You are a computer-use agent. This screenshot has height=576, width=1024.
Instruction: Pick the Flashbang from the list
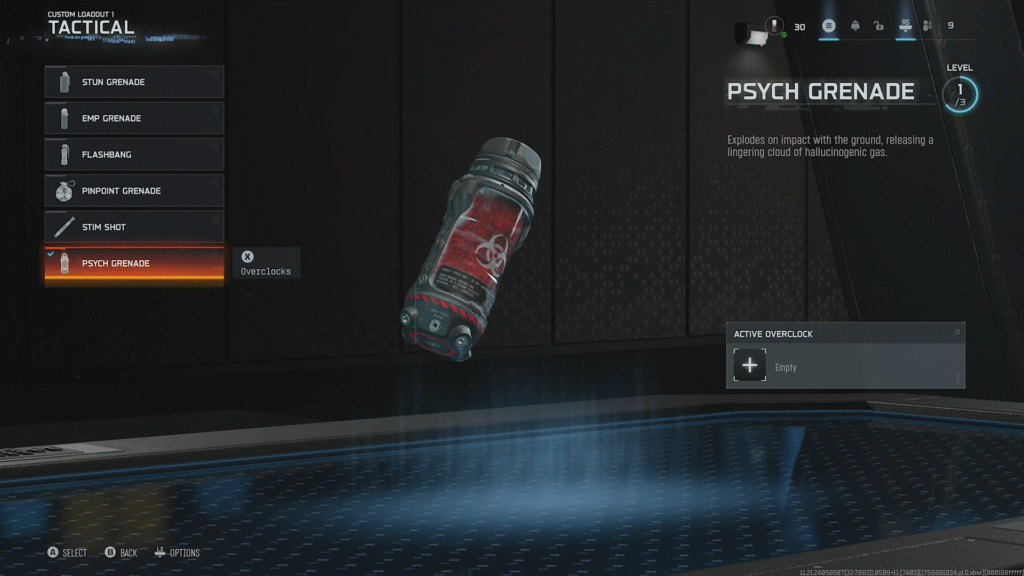click(134, 155)
